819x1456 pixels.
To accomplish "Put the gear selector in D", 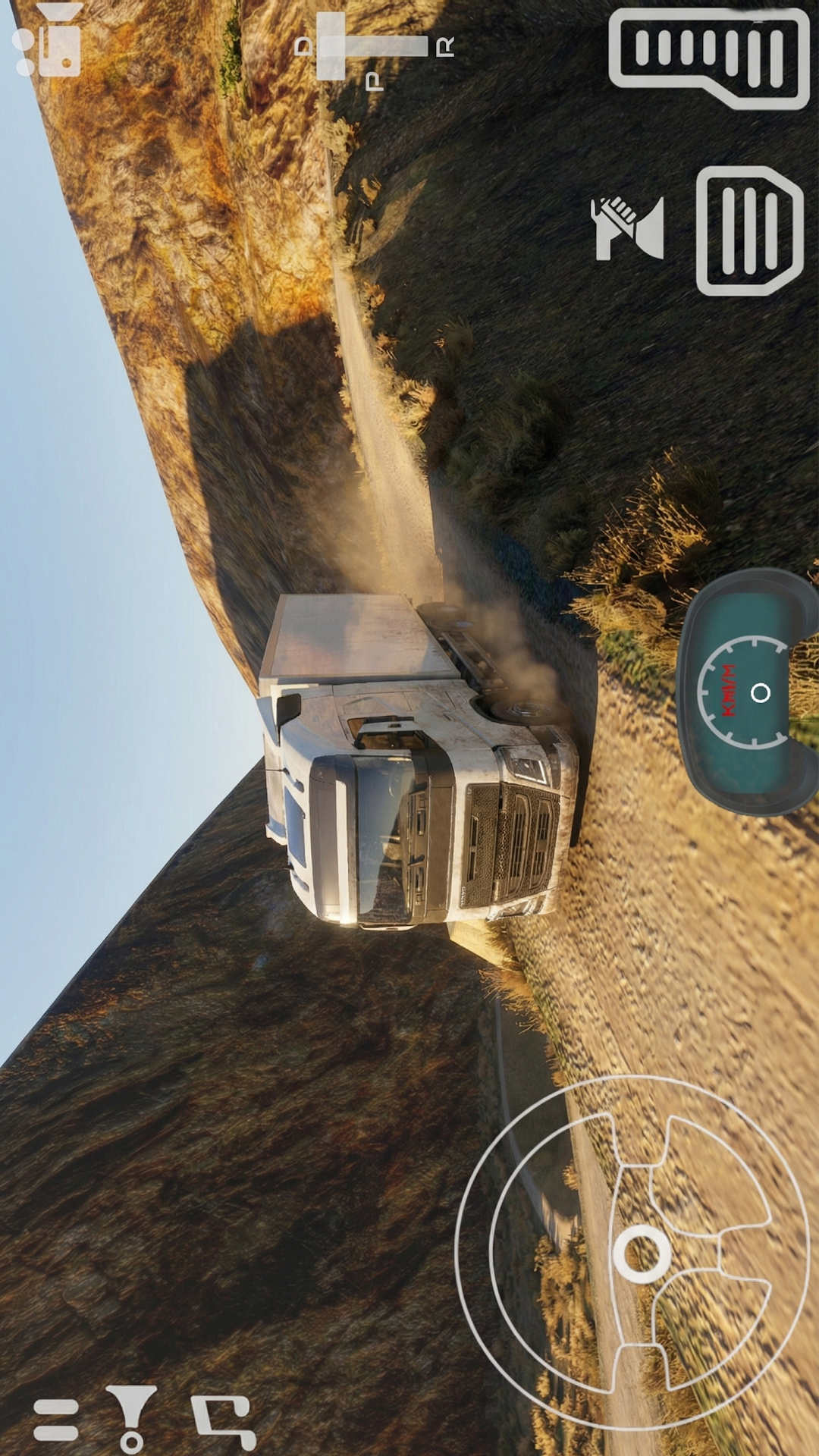I will click(x=304, y=47).
